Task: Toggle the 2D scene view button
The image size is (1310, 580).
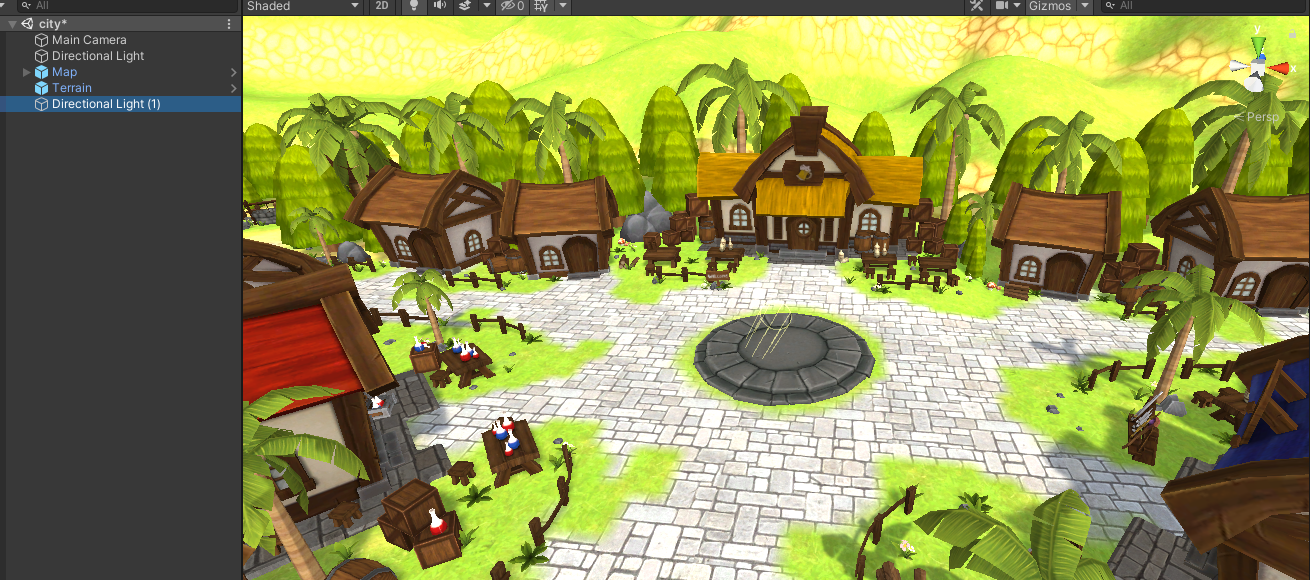Action: (x=382, y=6)
